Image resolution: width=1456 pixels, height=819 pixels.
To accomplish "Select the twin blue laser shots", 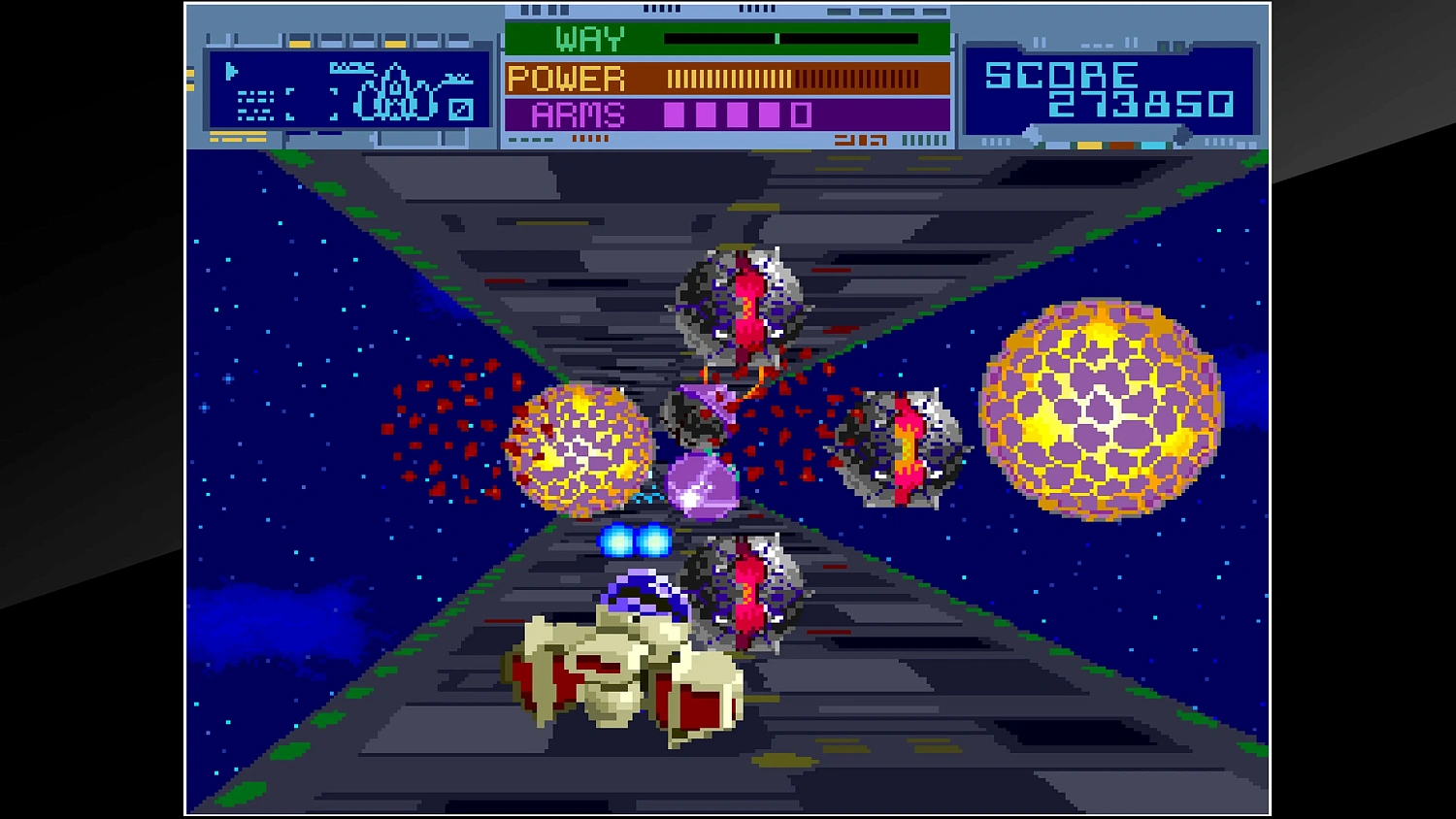I will (636, 541).
